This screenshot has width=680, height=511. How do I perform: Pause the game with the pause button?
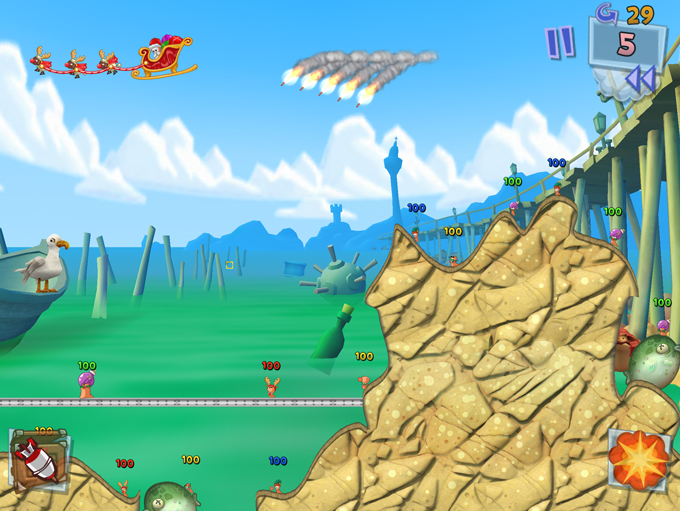(x=559, y=43)
